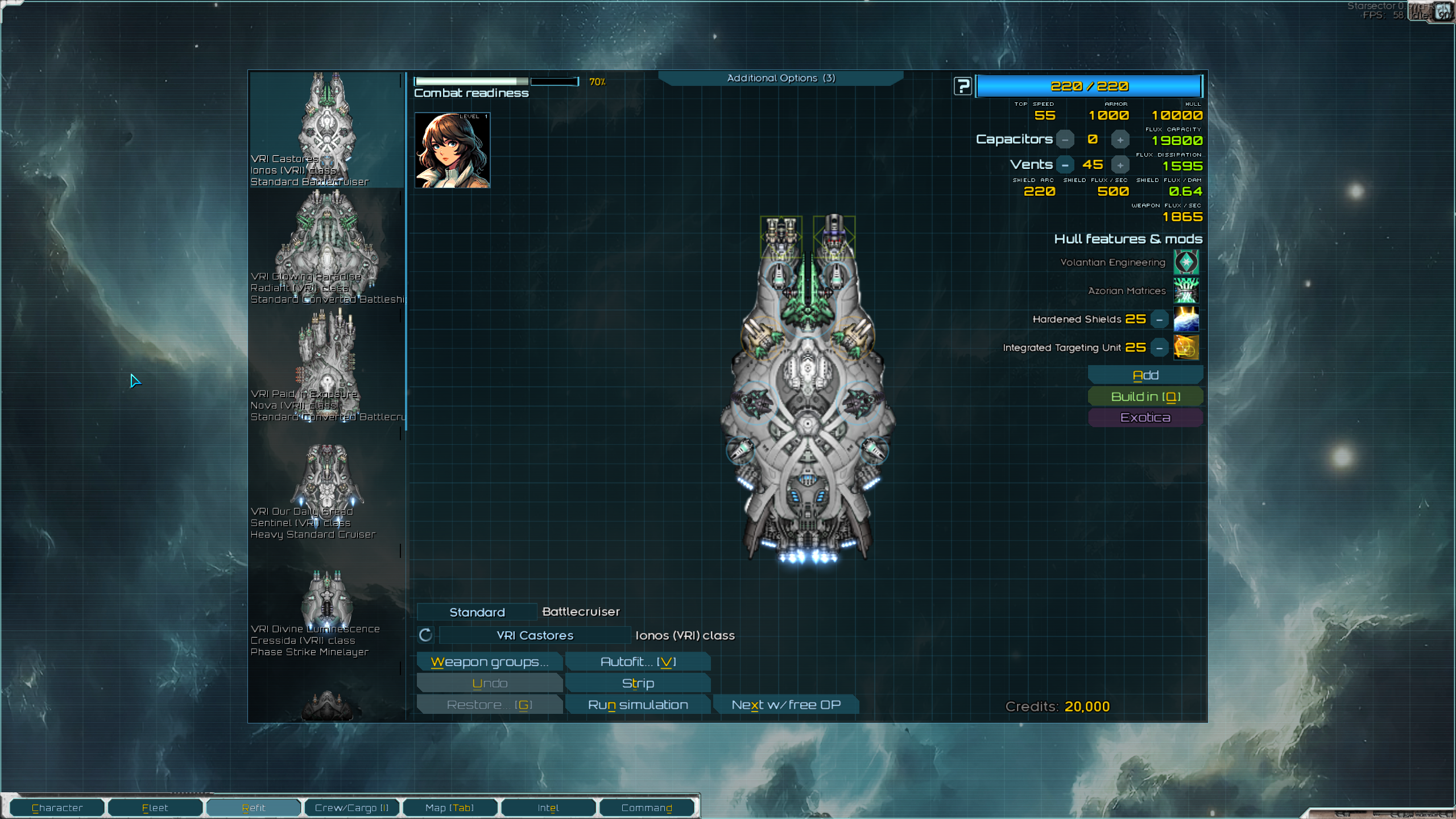This screenshot has height=819, width=1456.
Task: Open the Intel tab
Action: [x=548, y=808]
